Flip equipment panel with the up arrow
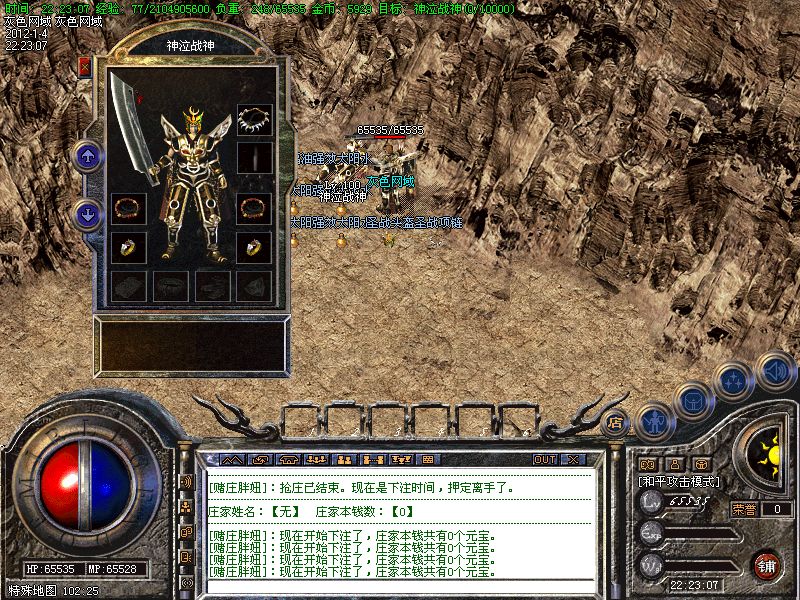Screen dimensions: 800x600 pyautogui.click(x=88, y=155)
